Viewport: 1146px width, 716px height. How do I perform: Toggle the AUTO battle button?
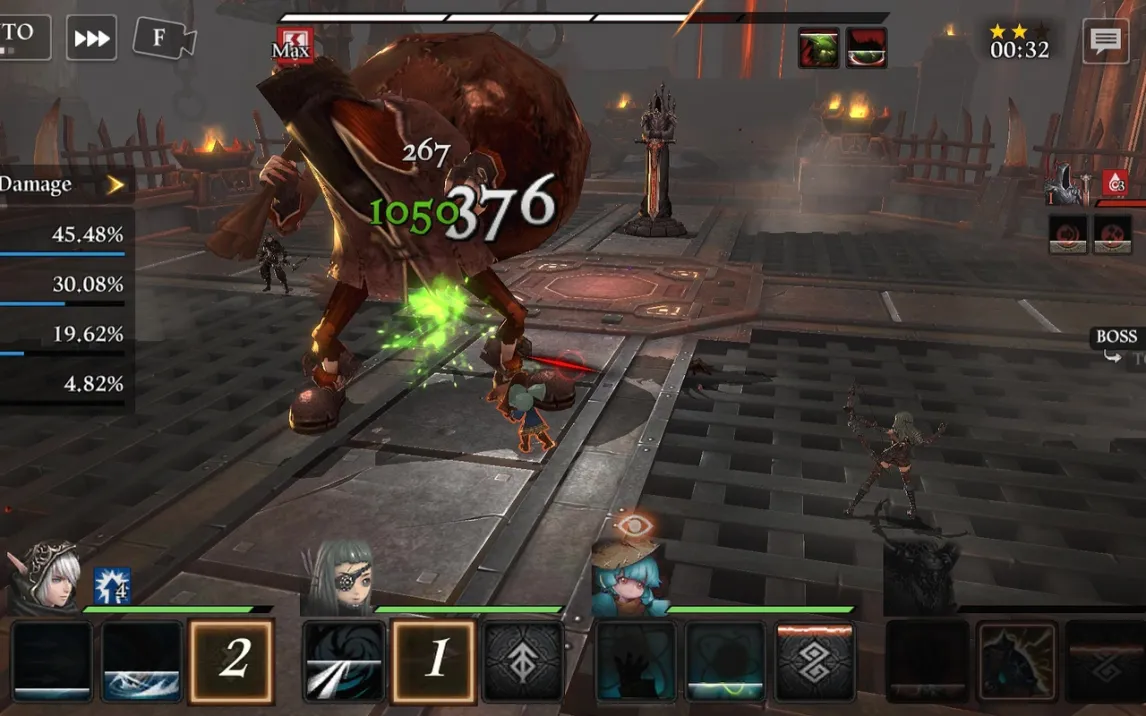tap(22, 37)
